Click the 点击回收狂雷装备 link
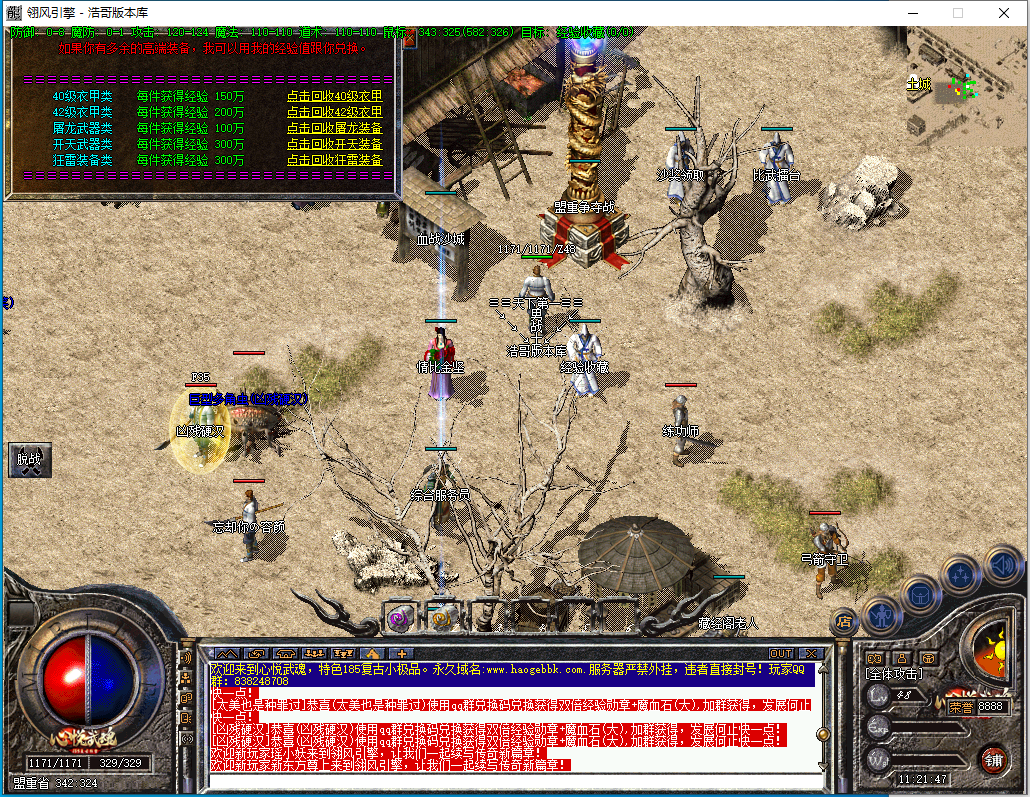This screenshot has width=1030, height=797. tap(334, 160)
